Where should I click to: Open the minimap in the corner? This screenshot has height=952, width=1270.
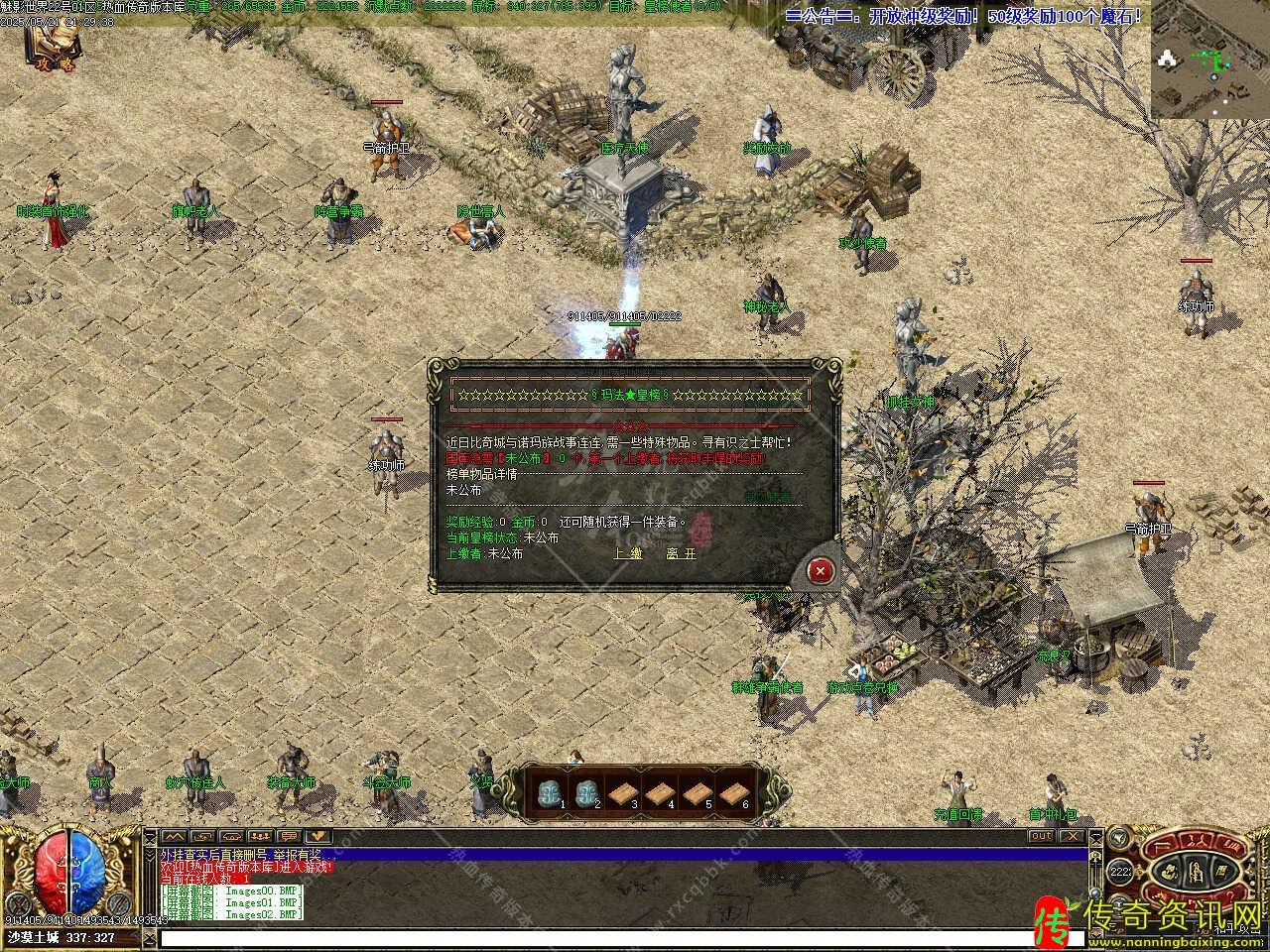[1209, 59]
